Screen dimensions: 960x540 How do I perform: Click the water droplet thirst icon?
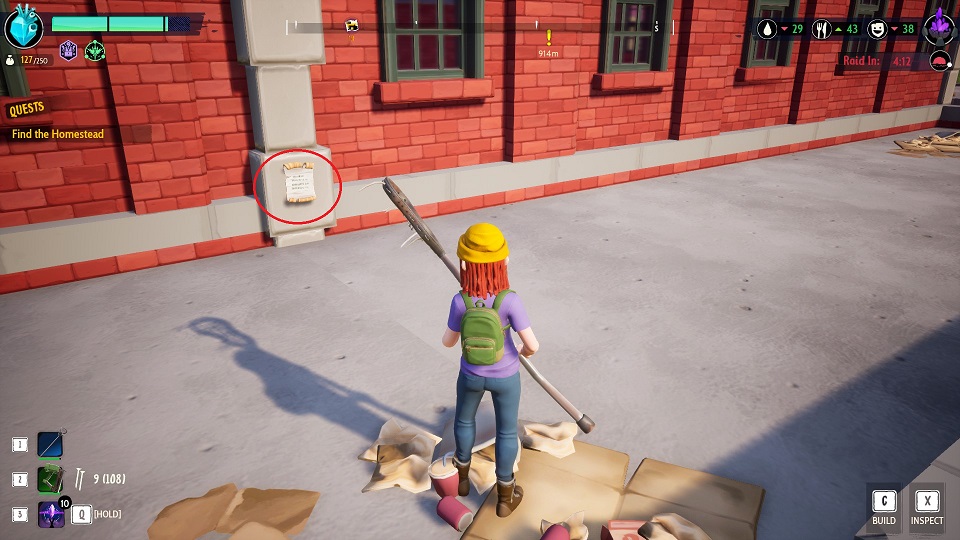point(766,29)
